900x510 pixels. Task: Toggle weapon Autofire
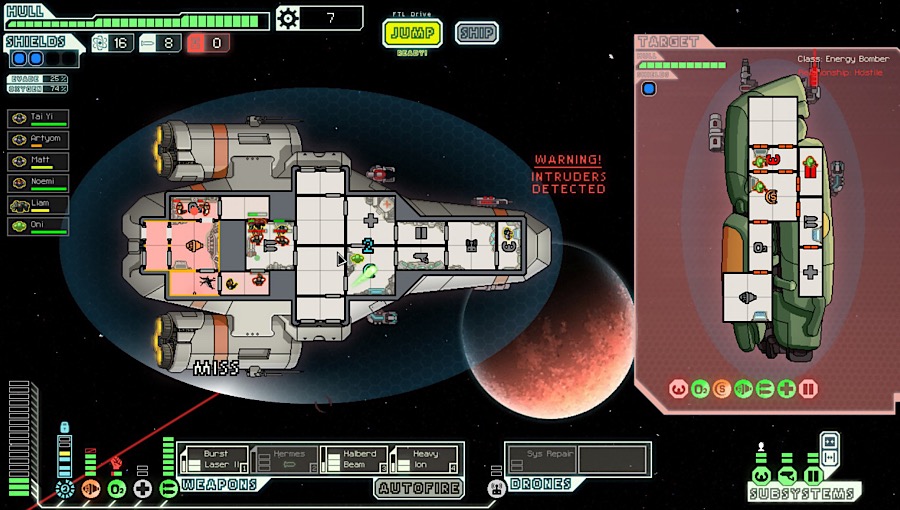click(419, 488)
